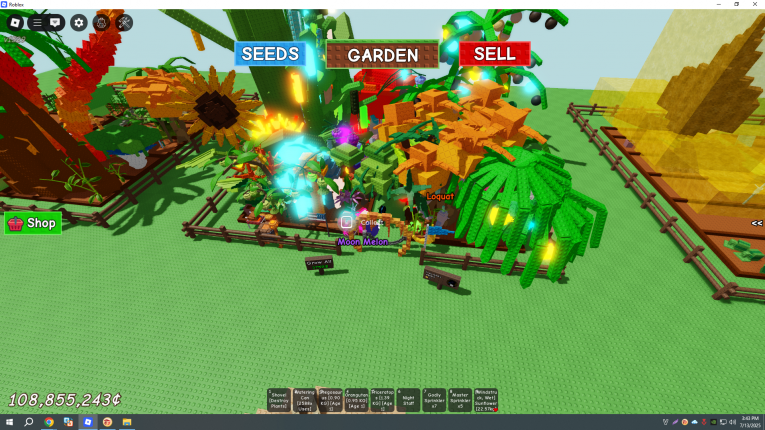This screenshot has width=765, height=430.
Task: Select the Master Sprinkler slot
Action: point(461,400)
